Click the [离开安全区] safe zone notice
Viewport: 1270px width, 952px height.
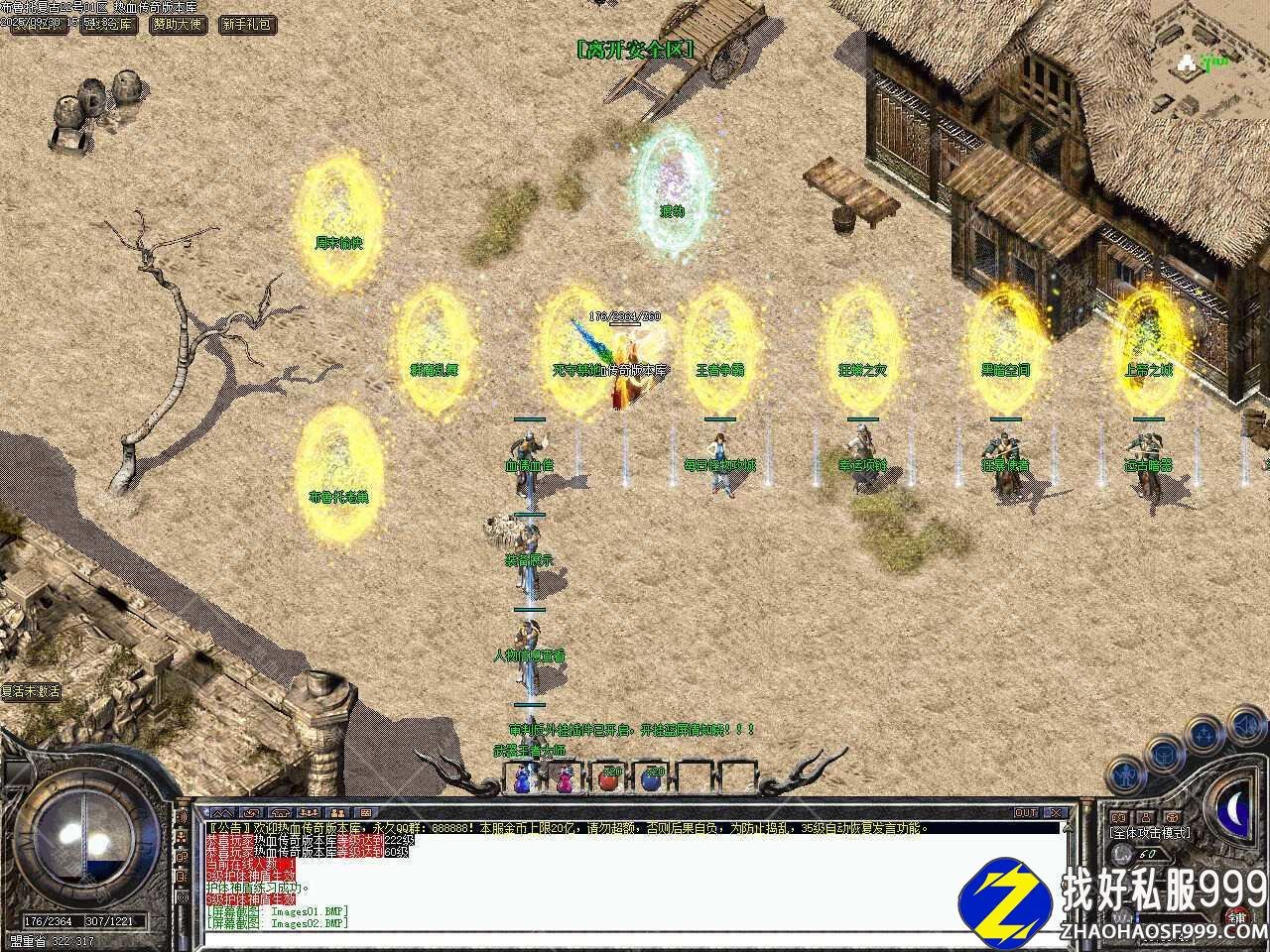click(x=635, y=49)
